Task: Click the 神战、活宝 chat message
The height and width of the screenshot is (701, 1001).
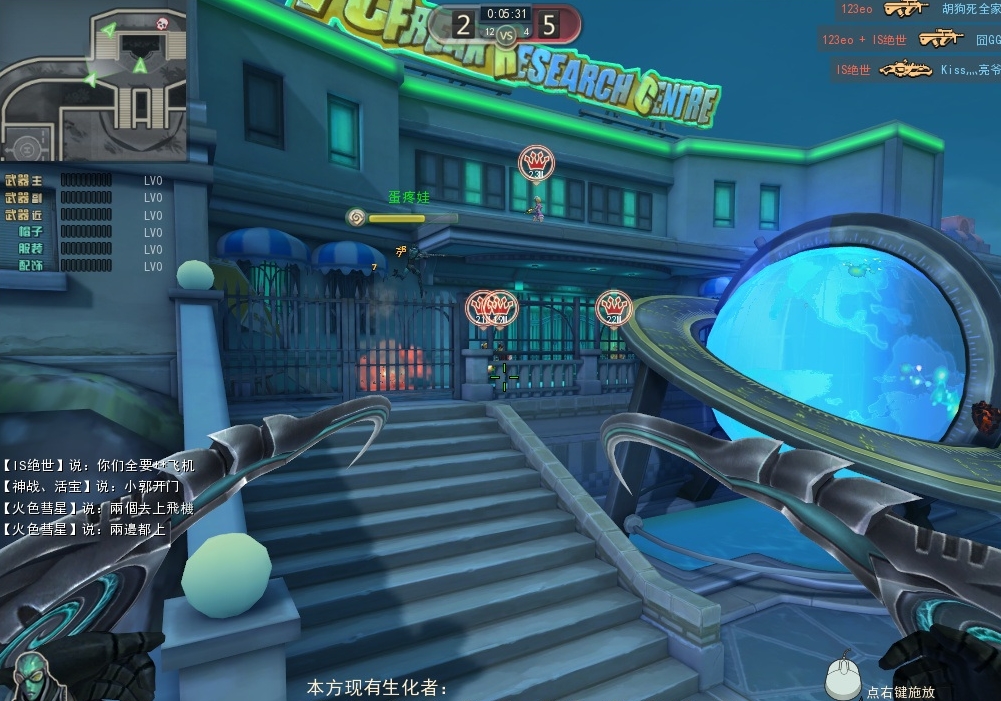Action: point(91,487)
